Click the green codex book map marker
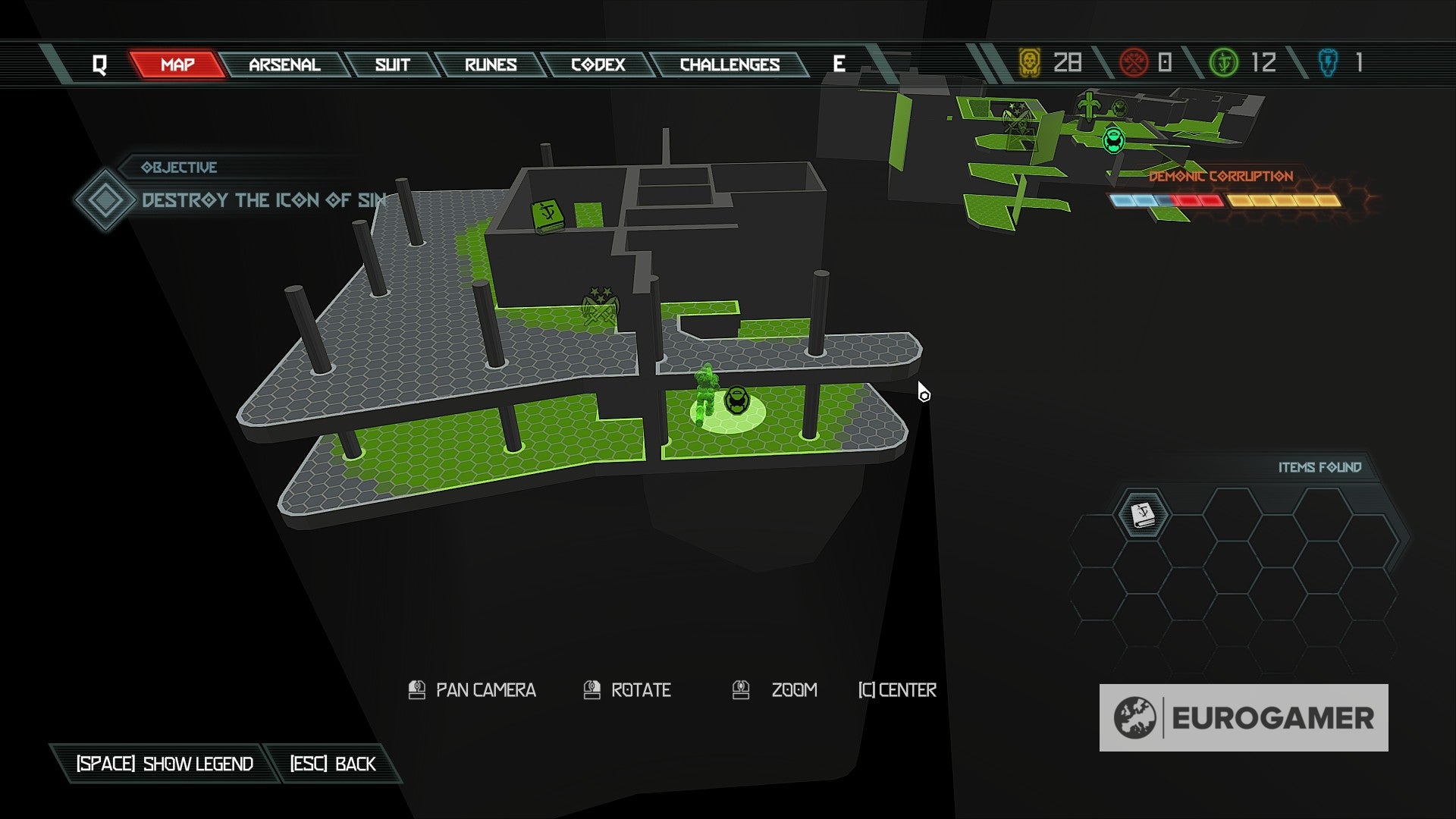This screenshot has height=819, width=1456. coord(548,215)
